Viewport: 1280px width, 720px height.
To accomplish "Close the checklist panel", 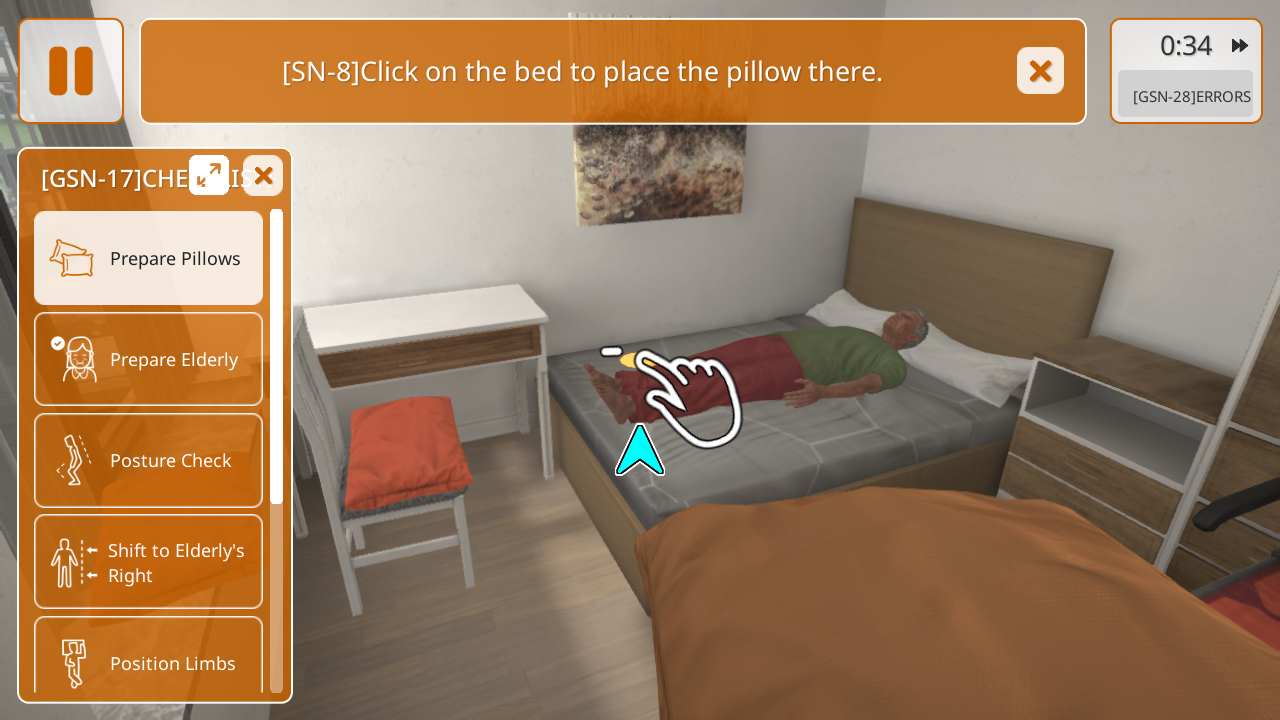I will 263,175.
